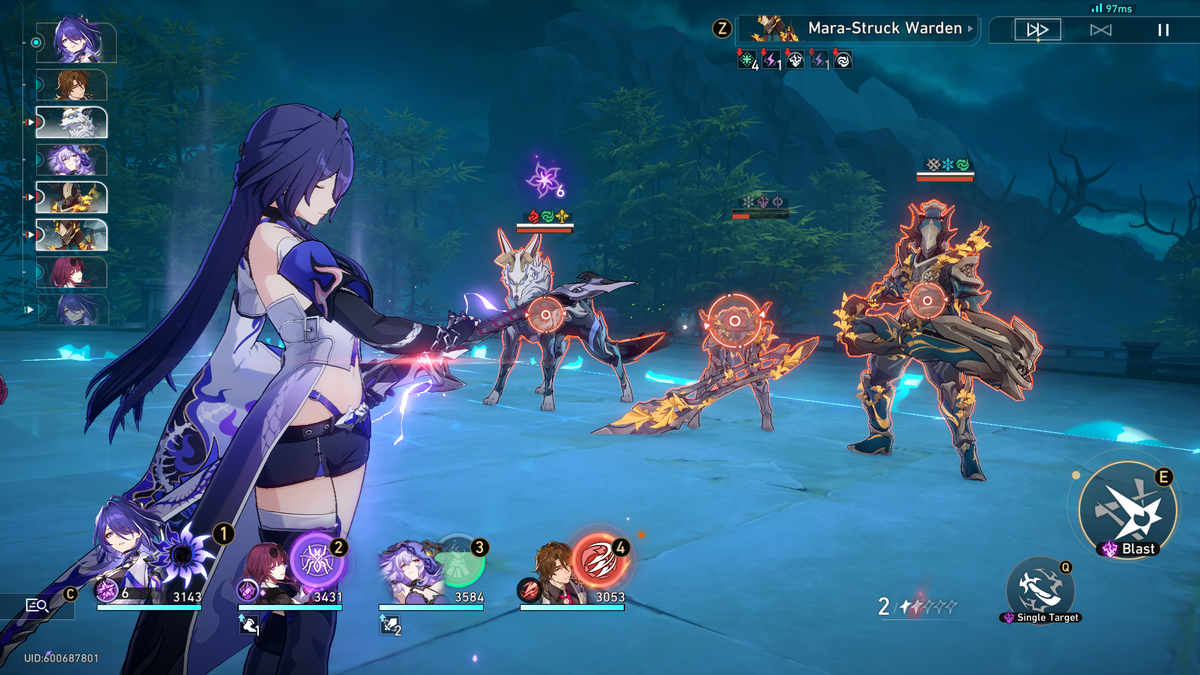Use the Blast skill
This screenshot has width=1200, height=675.
1127,510
